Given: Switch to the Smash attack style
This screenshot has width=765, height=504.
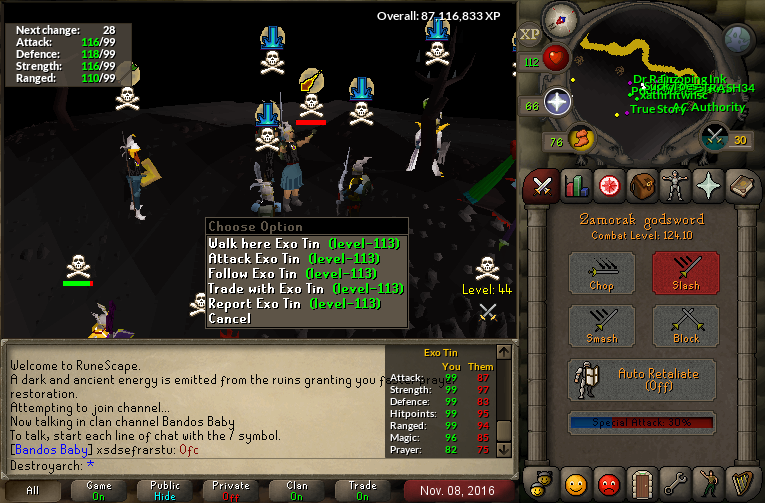Looking at the screenshot, I should (x=602, y=326).
